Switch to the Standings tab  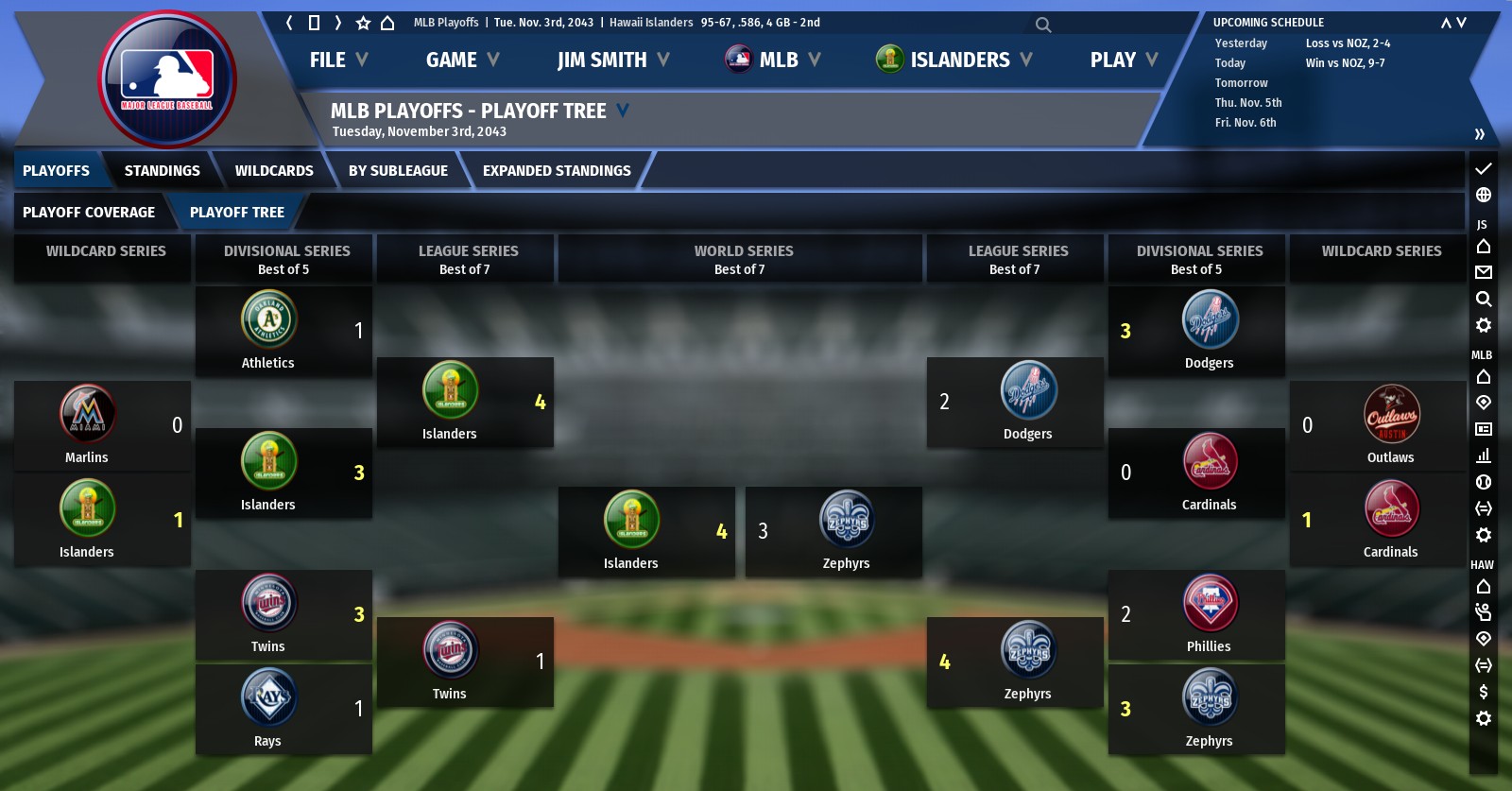coord(162,171)
